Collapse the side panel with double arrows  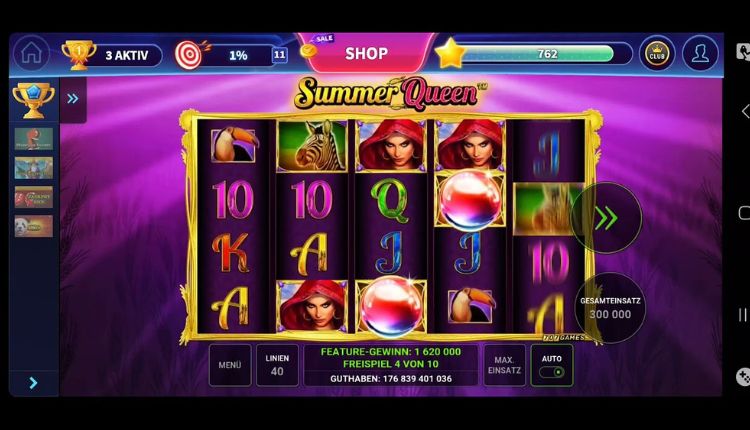coord(73,98)
